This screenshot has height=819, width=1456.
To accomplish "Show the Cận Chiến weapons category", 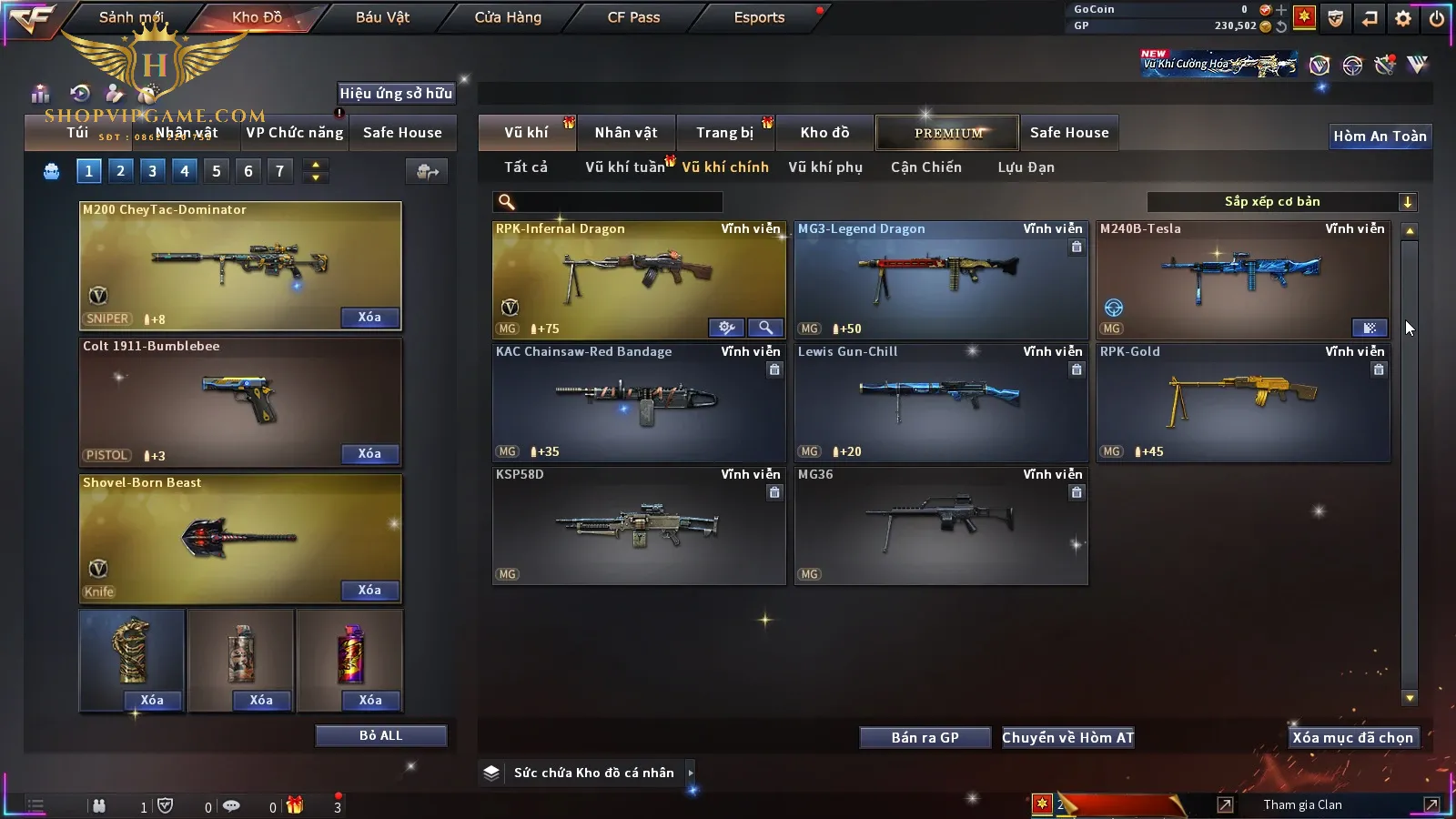I will (925, 167).
